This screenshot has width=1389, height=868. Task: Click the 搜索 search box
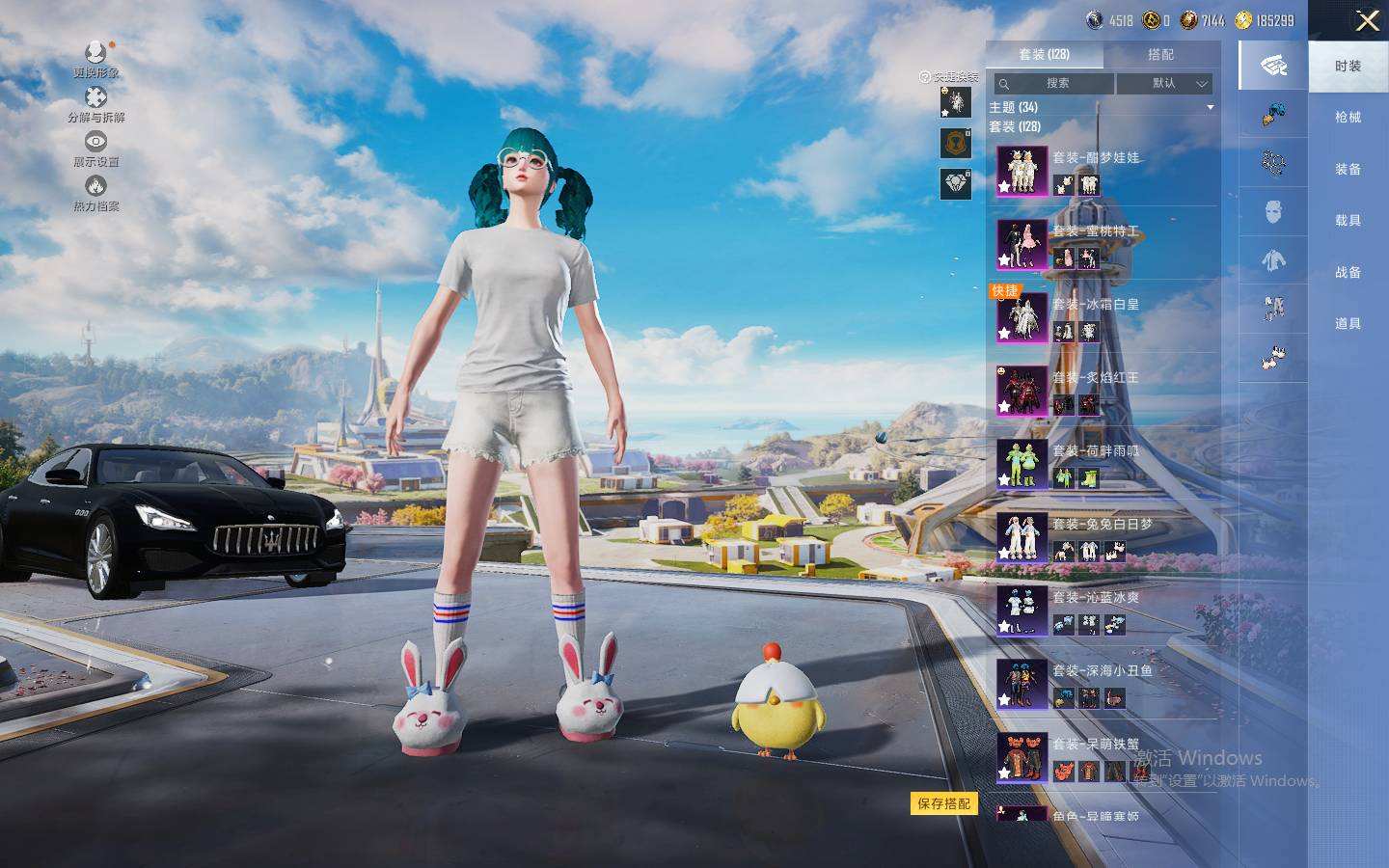(1054, 84)
